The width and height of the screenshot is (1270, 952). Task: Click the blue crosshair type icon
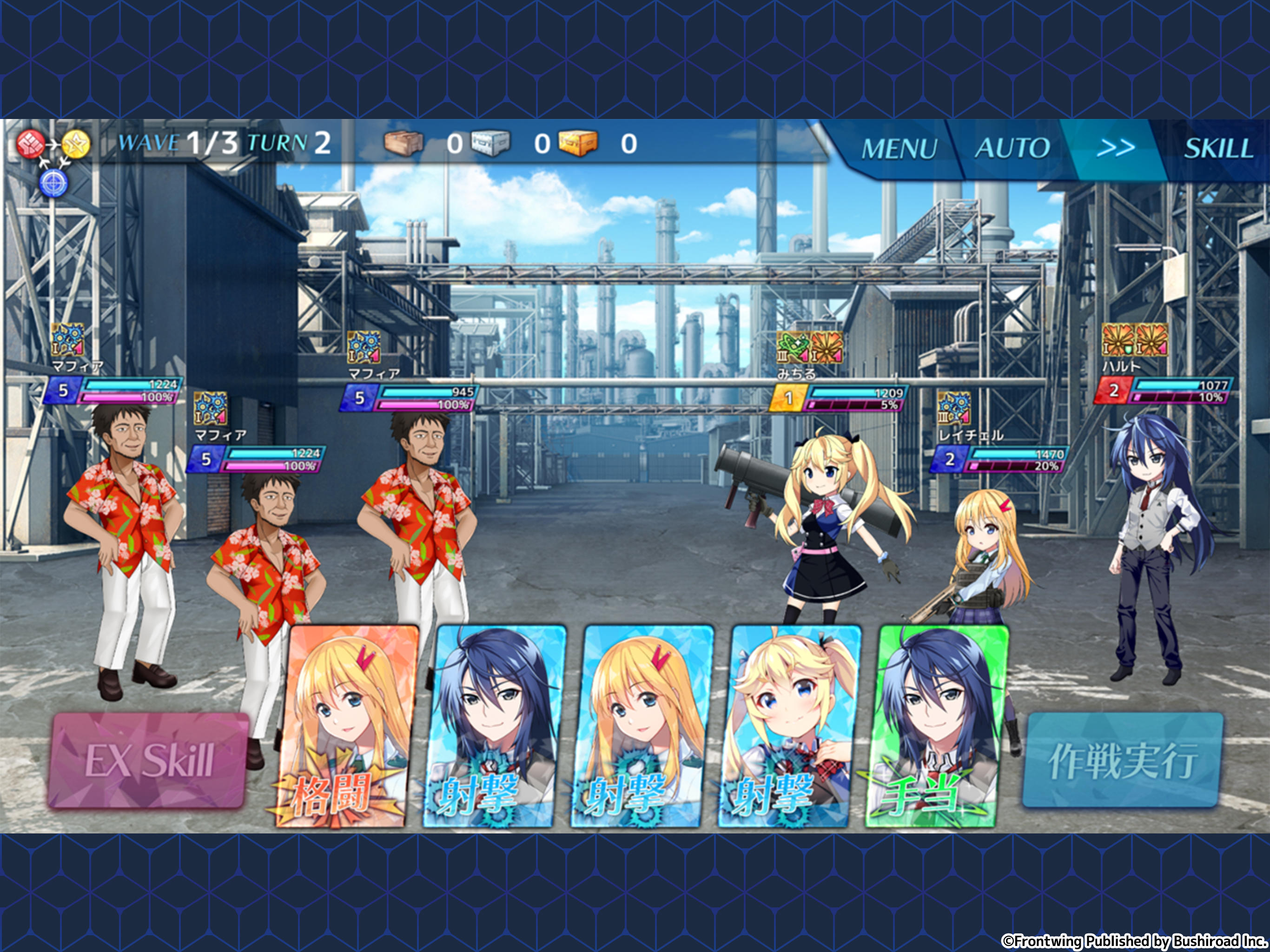[x=53, y=183]
